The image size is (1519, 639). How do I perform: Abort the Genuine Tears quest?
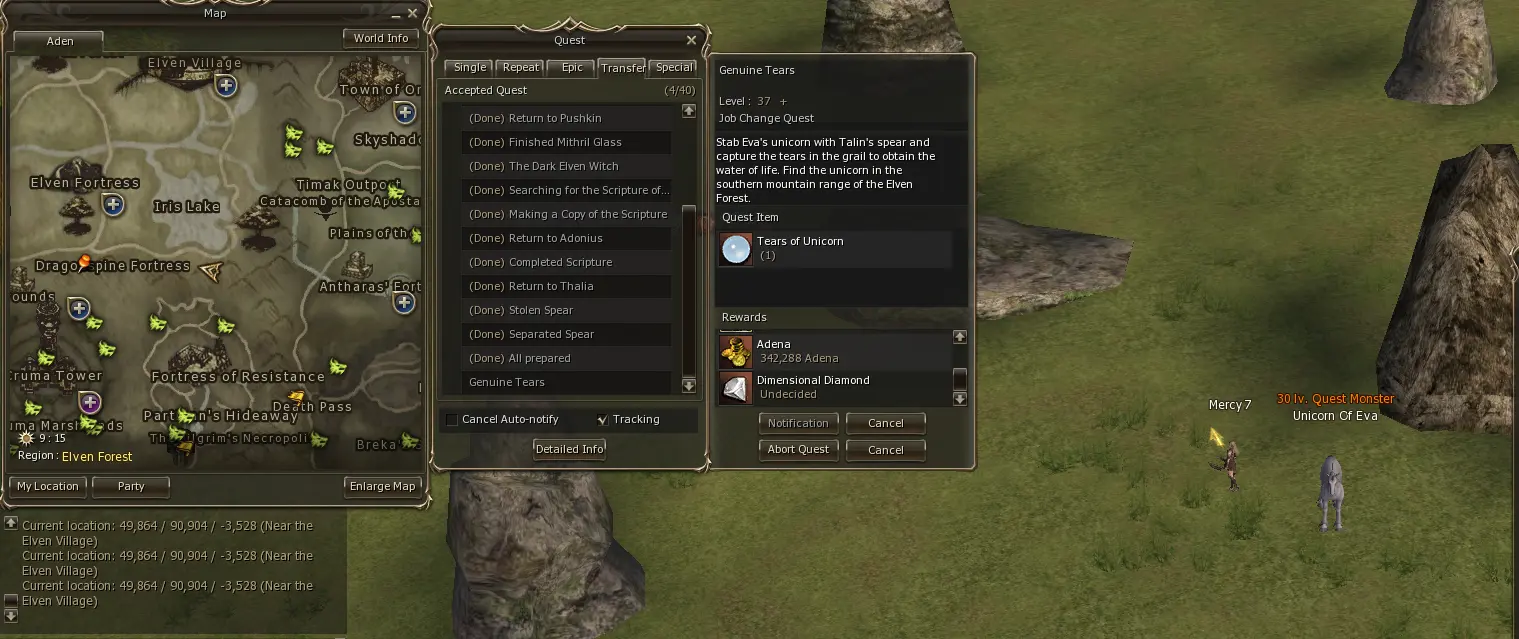pos(798,450)
